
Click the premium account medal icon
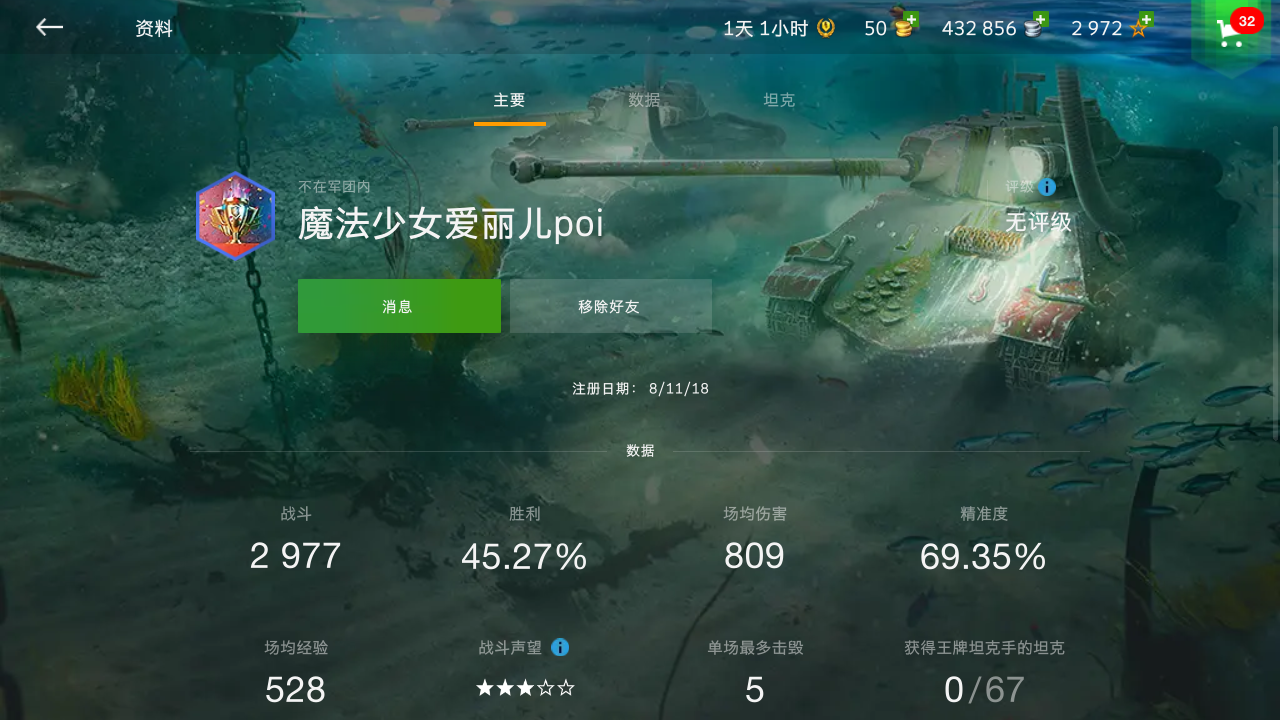pyautogui.click(x=825, y=28)
